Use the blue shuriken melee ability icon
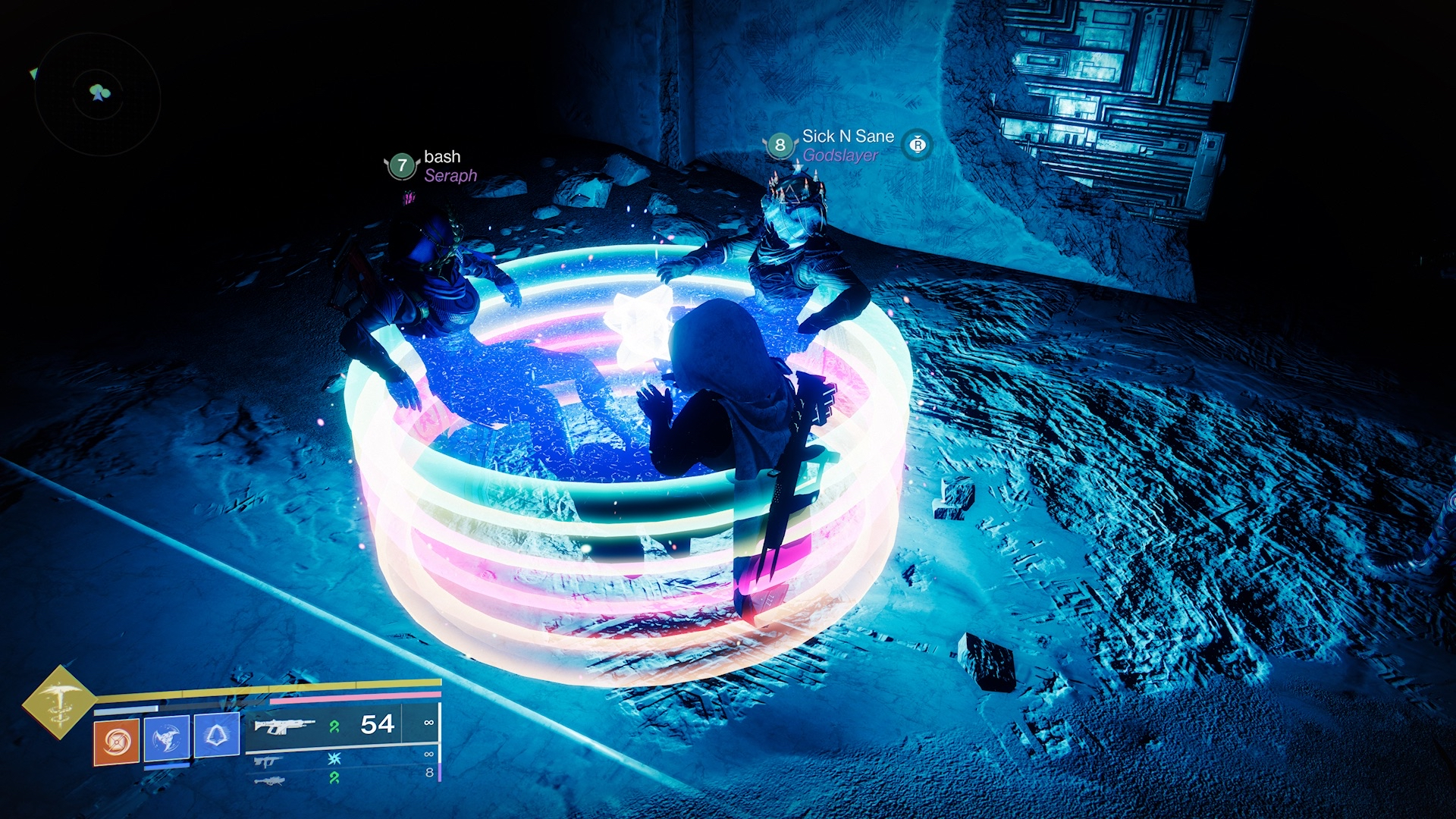Screen dimensions: 1456x819 point(166,737)
